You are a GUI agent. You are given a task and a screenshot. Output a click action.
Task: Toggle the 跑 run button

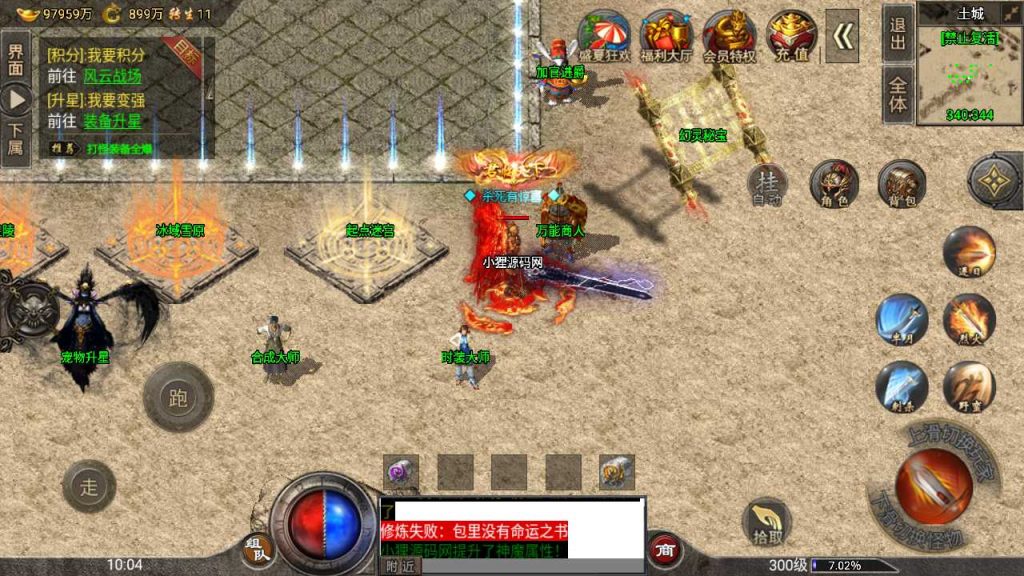pos(179,398)
